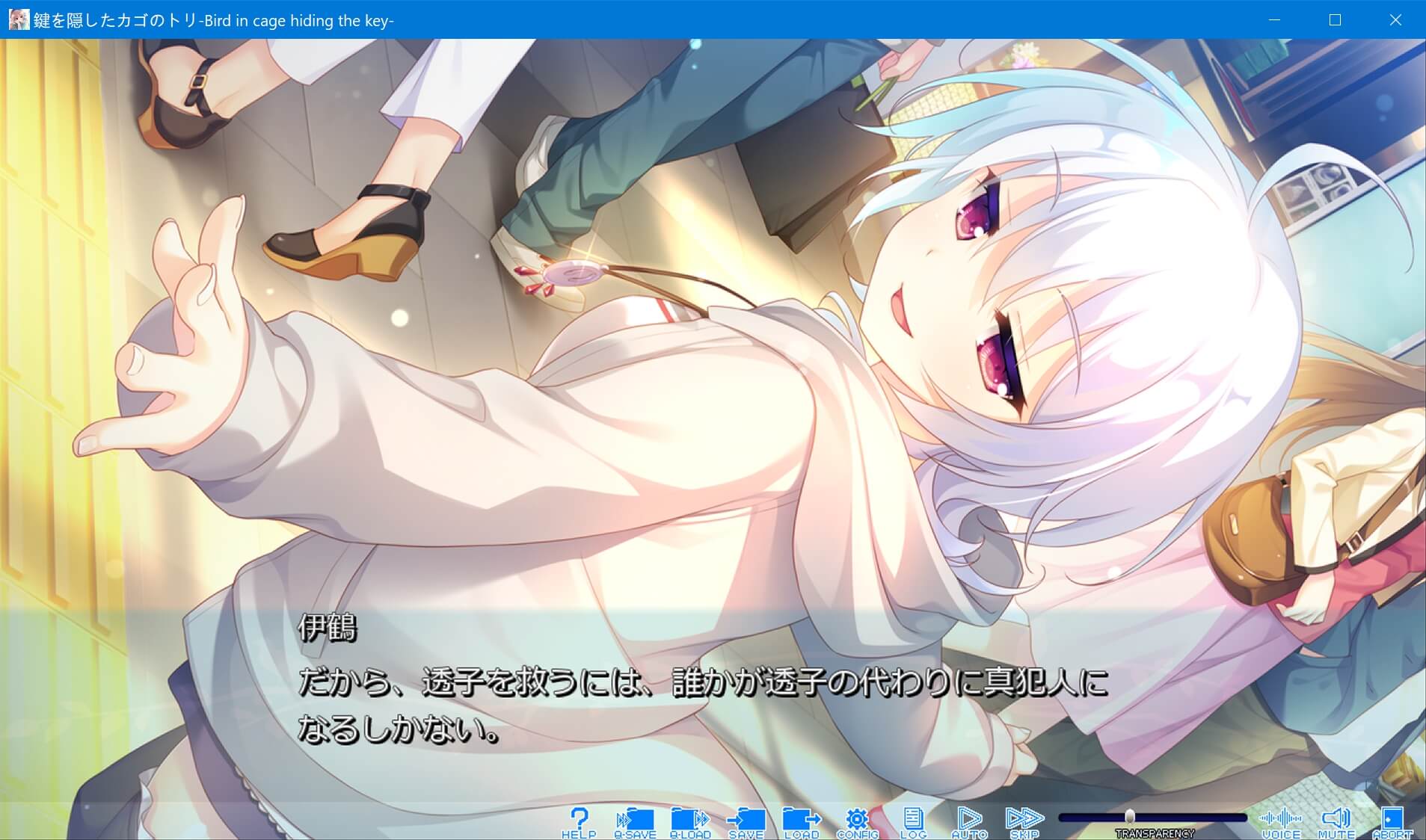Open the VOICE volume settings

(1282, 820)
